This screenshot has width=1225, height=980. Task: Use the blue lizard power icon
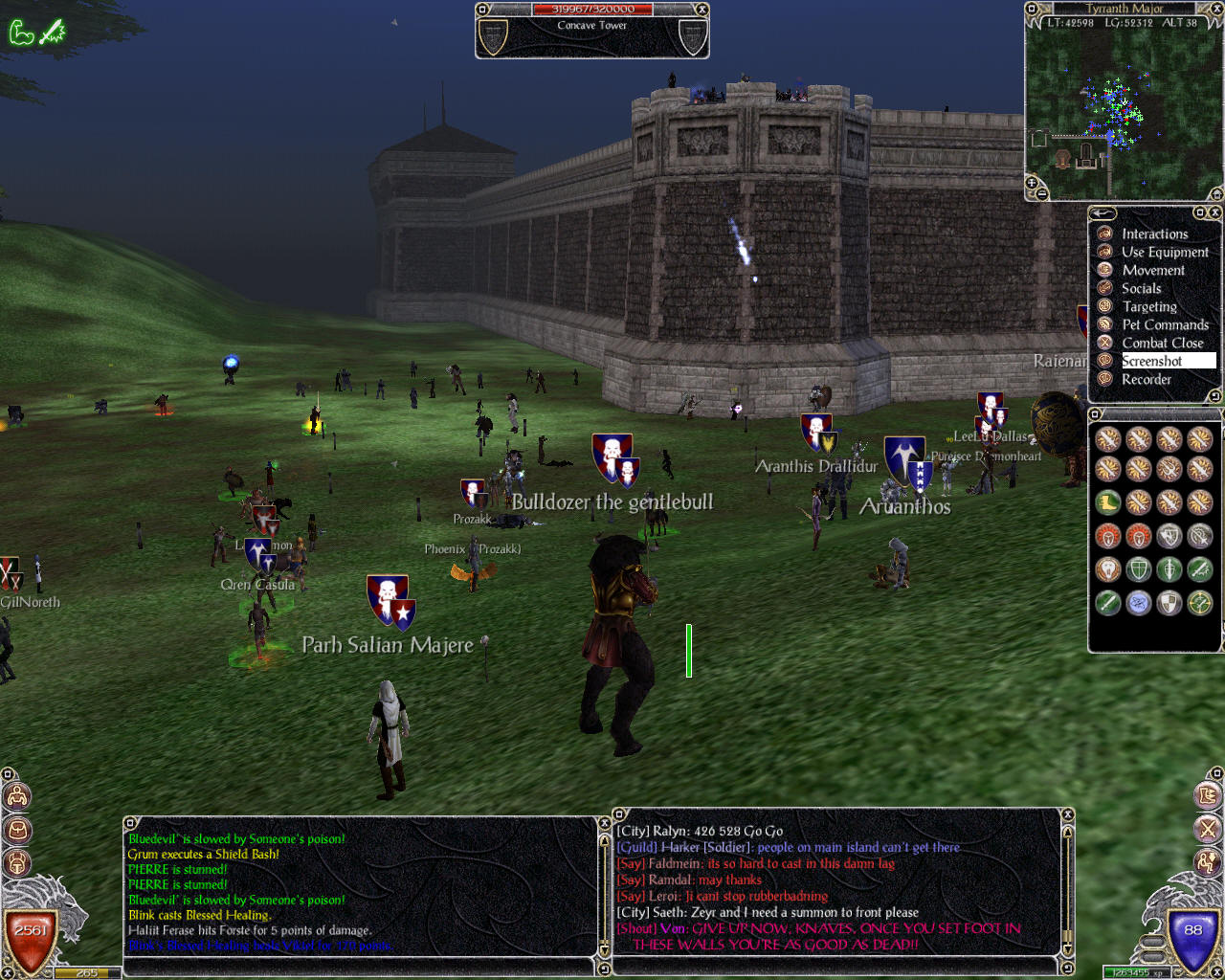point(1139,603)
